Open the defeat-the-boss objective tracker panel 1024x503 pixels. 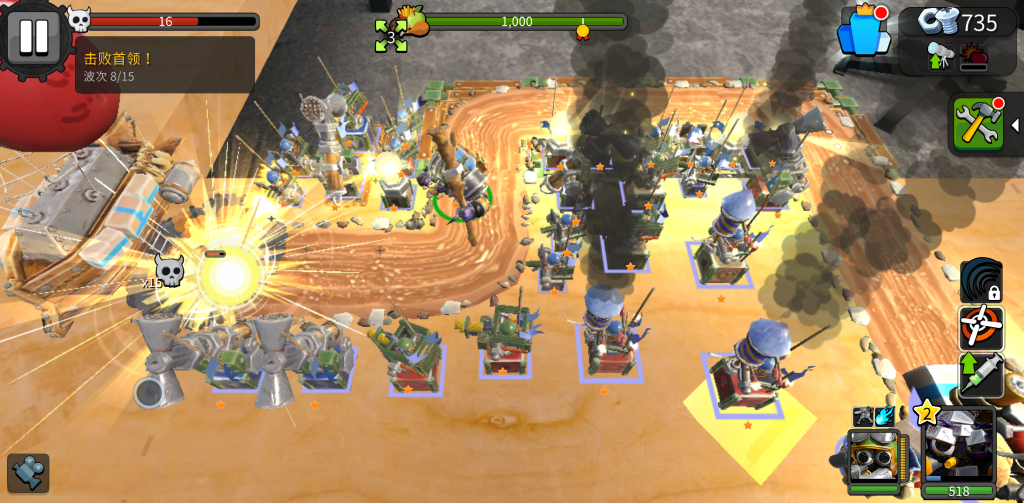164,65
